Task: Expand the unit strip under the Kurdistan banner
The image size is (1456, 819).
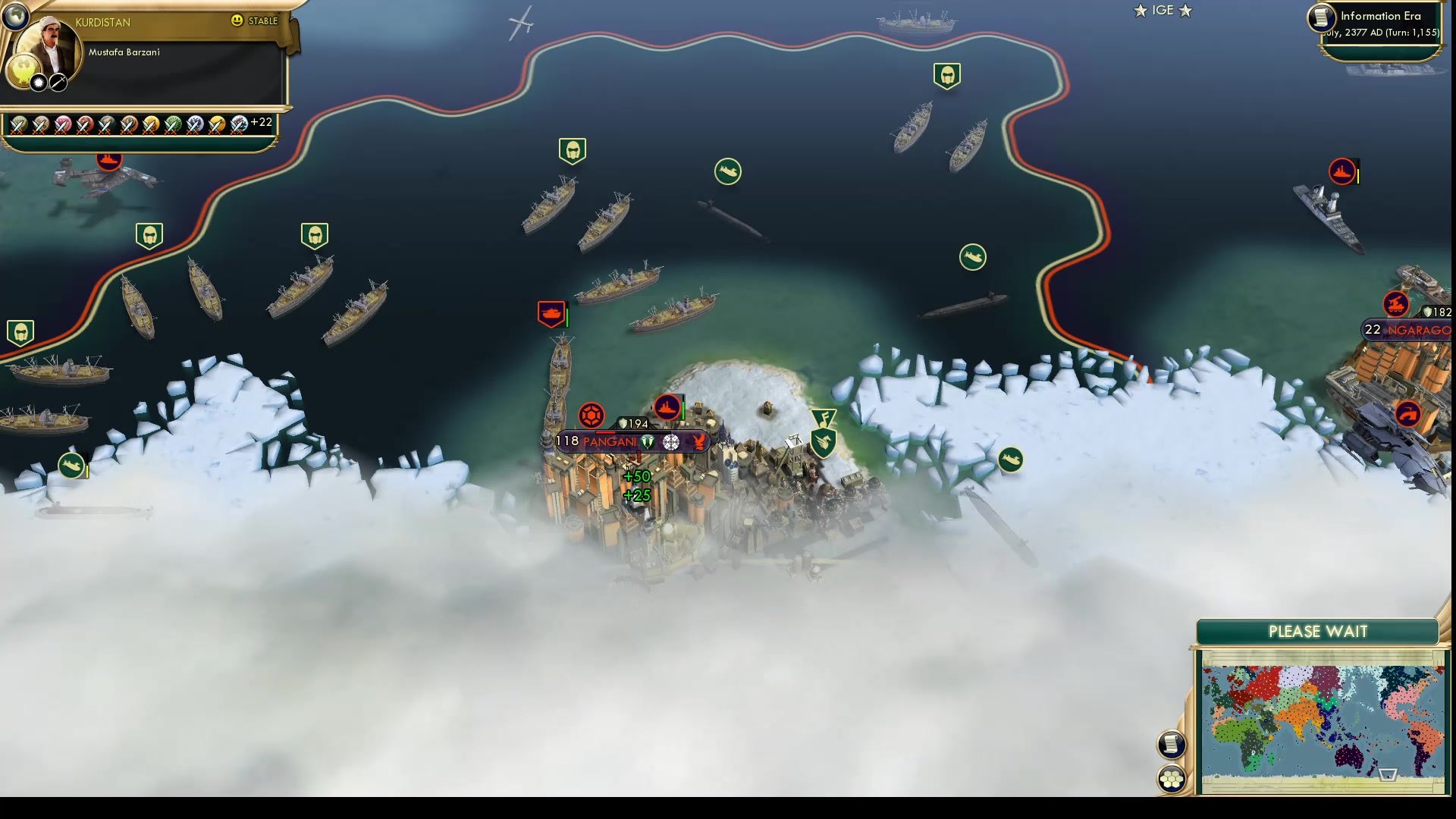Action: 129,123
